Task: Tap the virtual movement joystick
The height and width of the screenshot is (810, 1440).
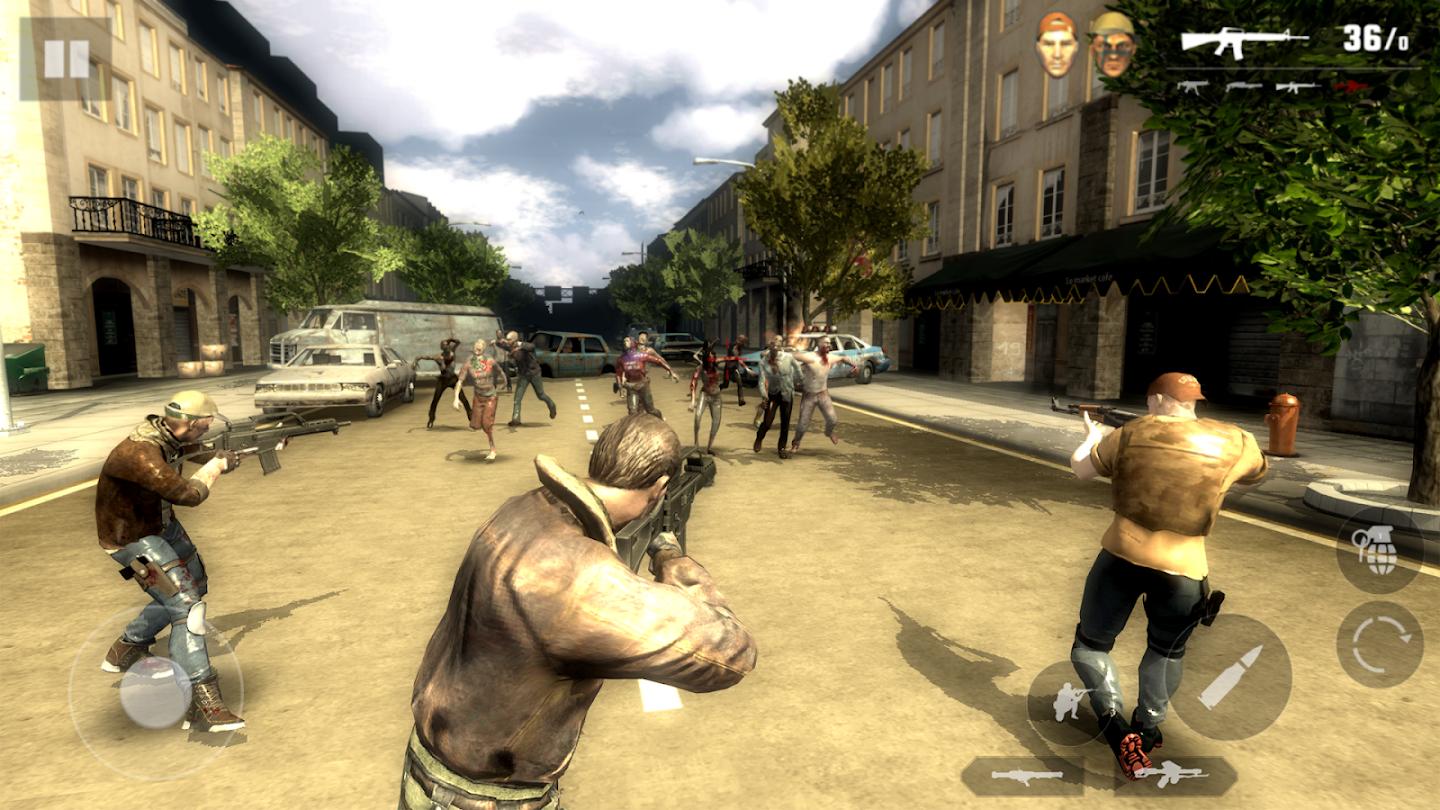Action: coord(156,692)
